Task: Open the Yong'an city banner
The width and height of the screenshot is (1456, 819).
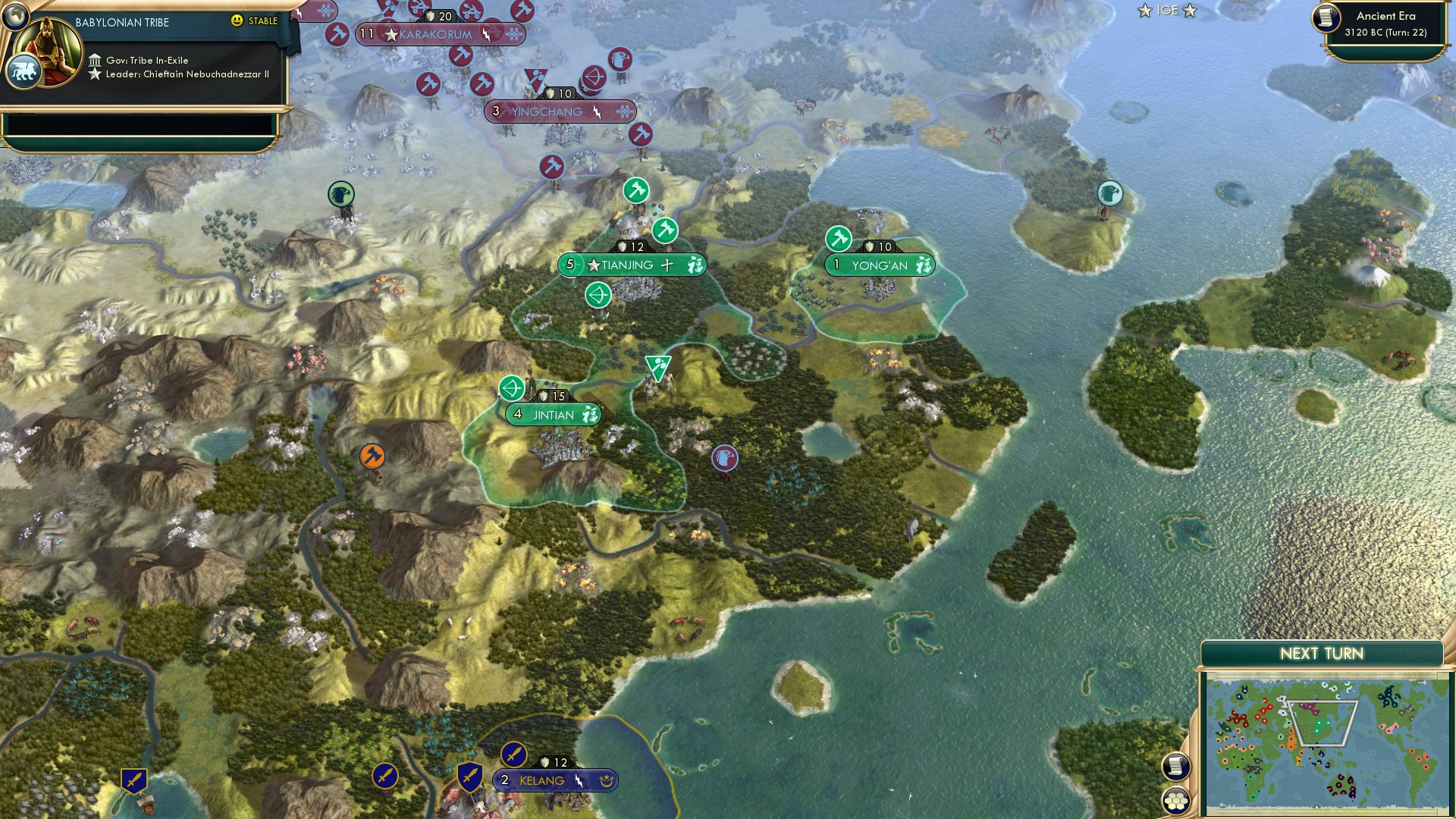Action: [880, 265]
